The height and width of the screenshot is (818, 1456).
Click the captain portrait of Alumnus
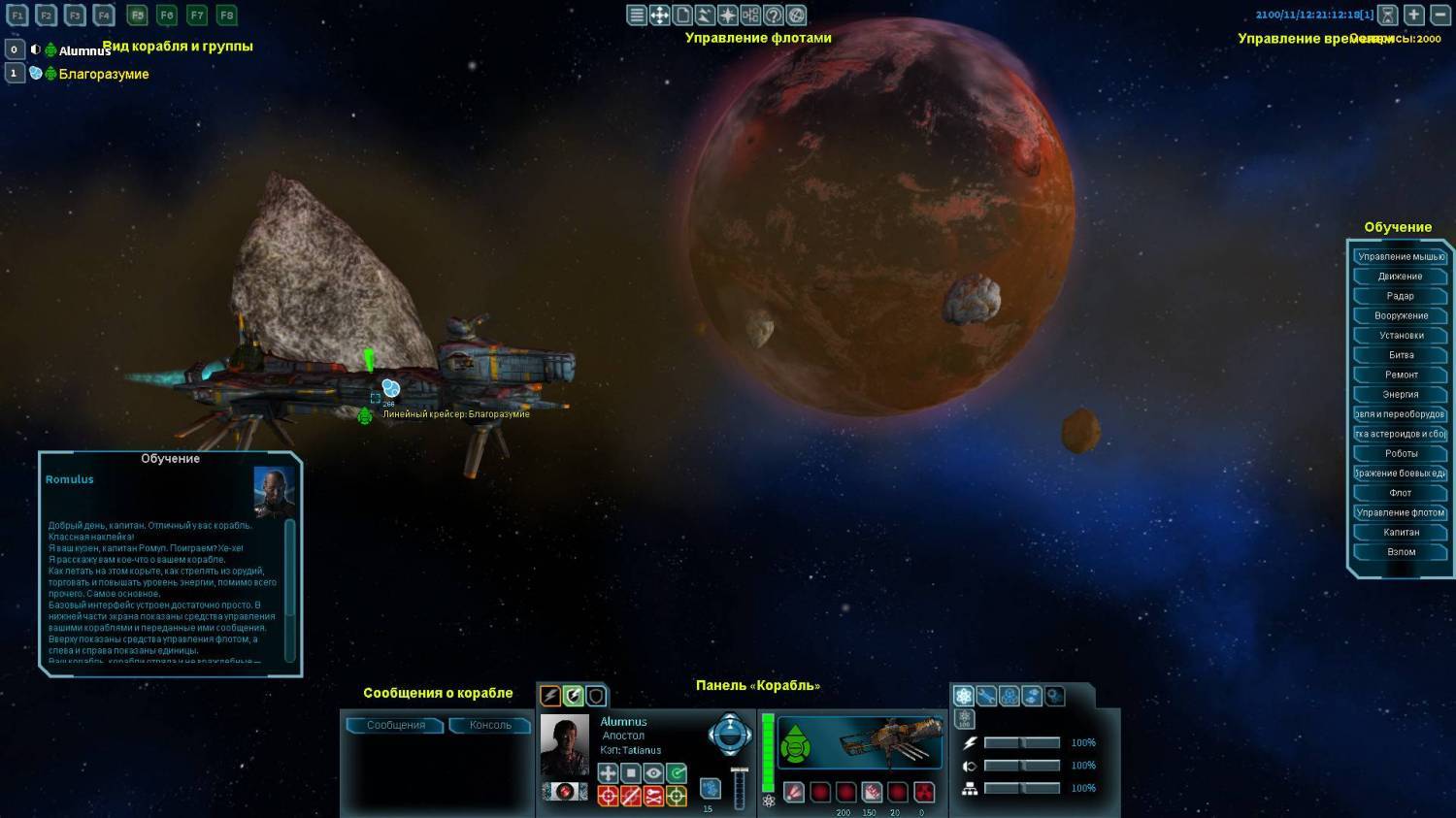564,745
